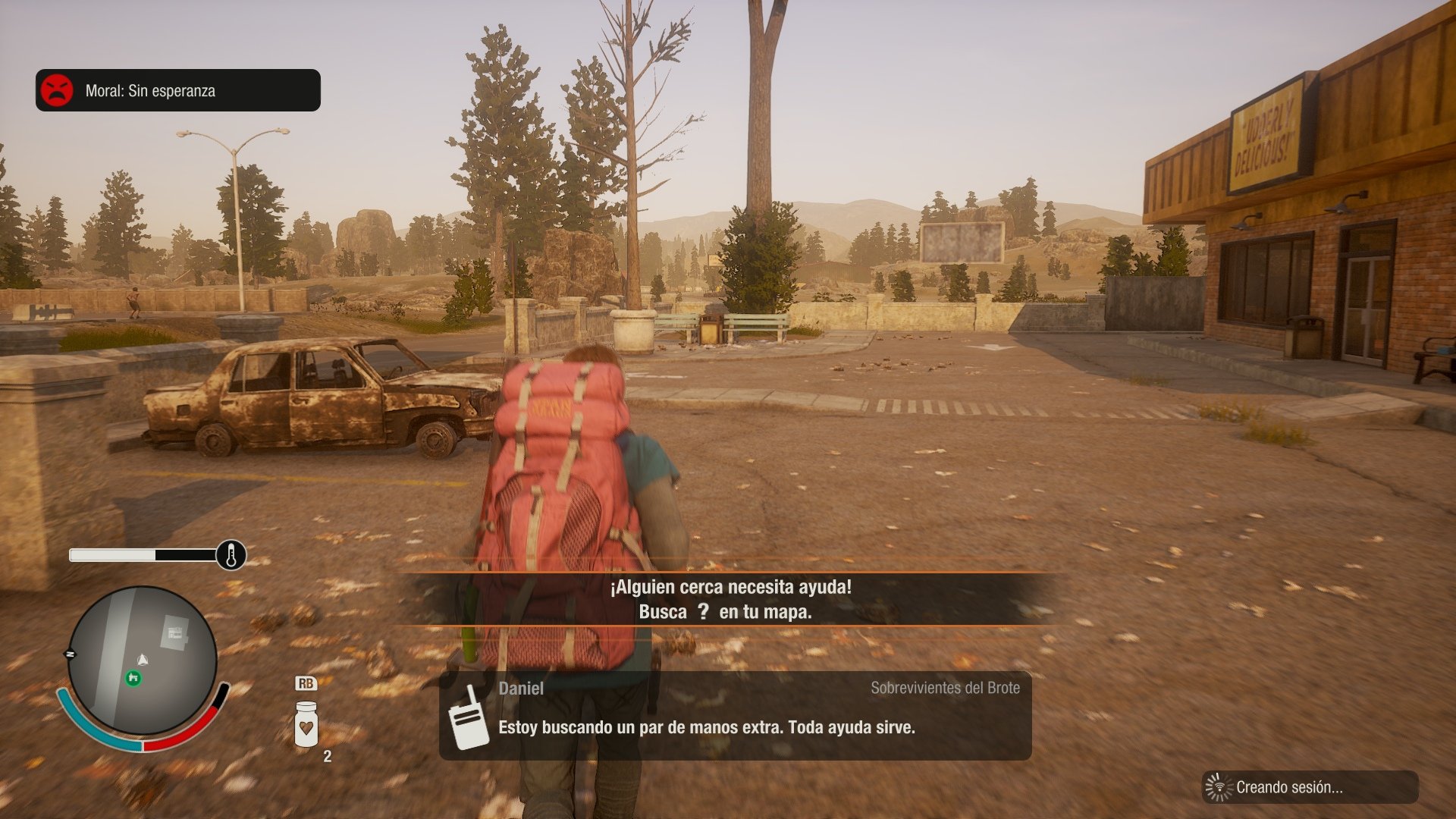Select the thermometer icon on the stamina bar
Image resolution: width=1456 pixels, height=819 pixels.
pyautogui.click(x=230, y=554)
